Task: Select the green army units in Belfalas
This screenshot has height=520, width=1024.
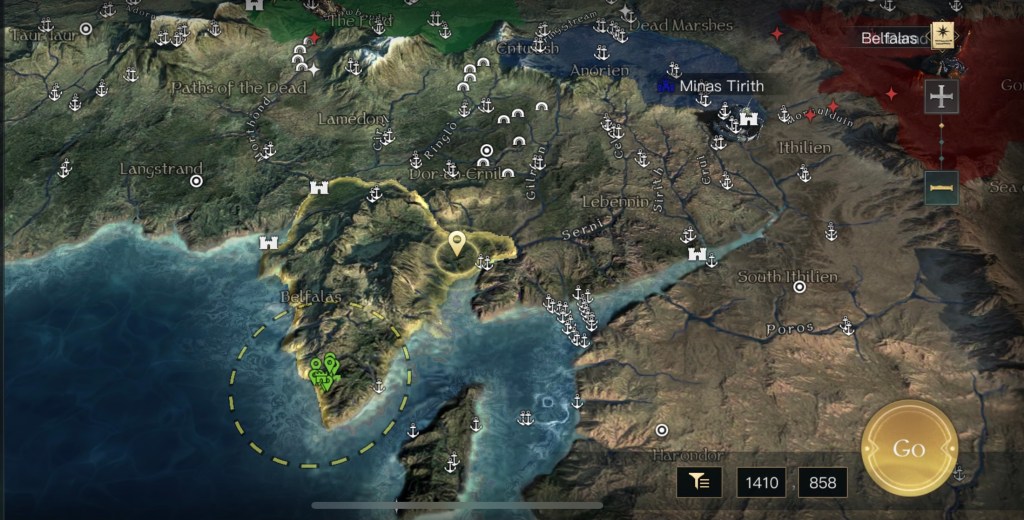Action: 324,372
